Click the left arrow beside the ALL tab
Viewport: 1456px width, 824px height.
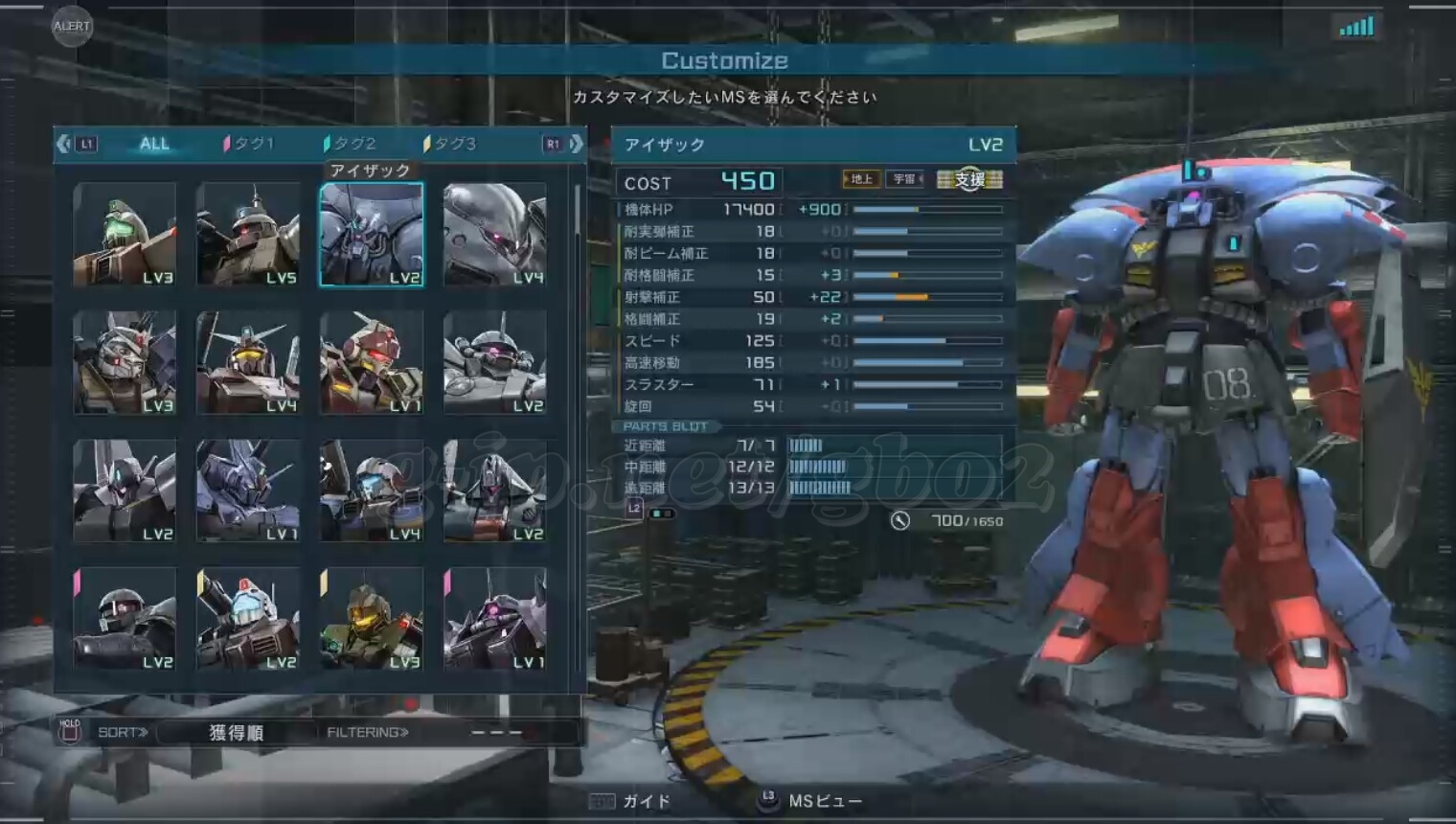pyautogui.click(x=64, y=144)
